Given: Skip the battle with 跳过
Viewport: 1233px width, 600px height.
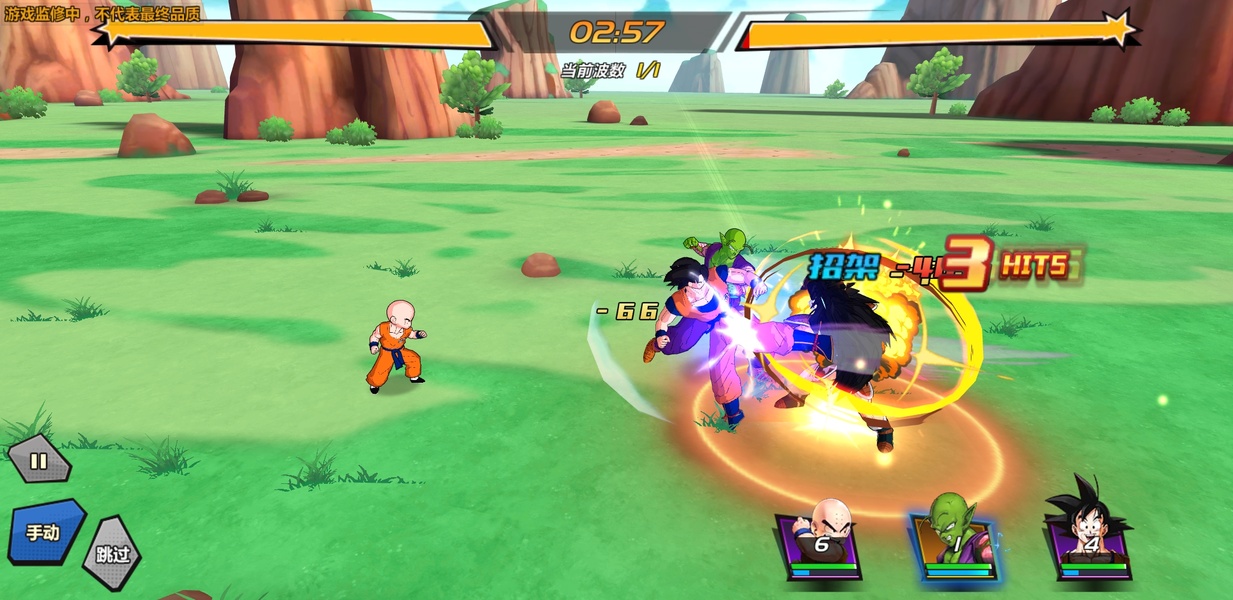Looking at the screenshot, I should tap(111, 553).
